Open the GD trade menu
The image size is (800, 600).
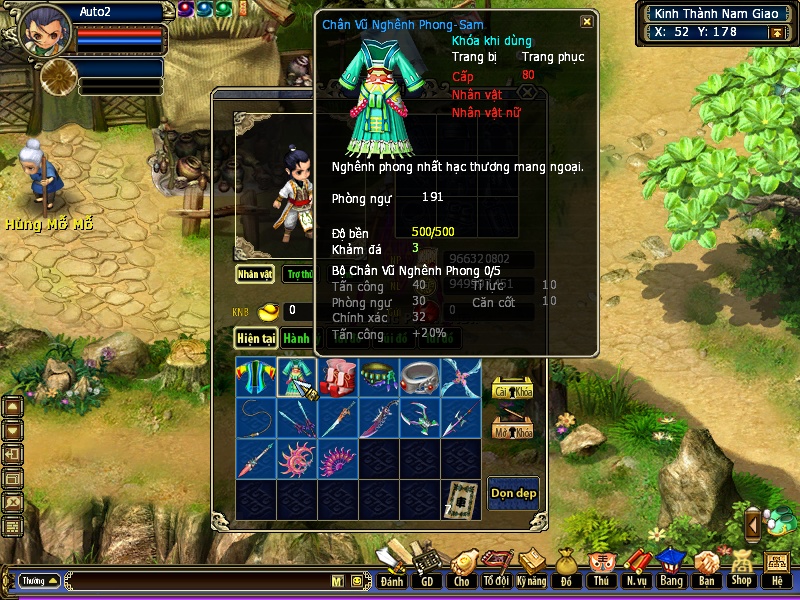coord(427,567)
